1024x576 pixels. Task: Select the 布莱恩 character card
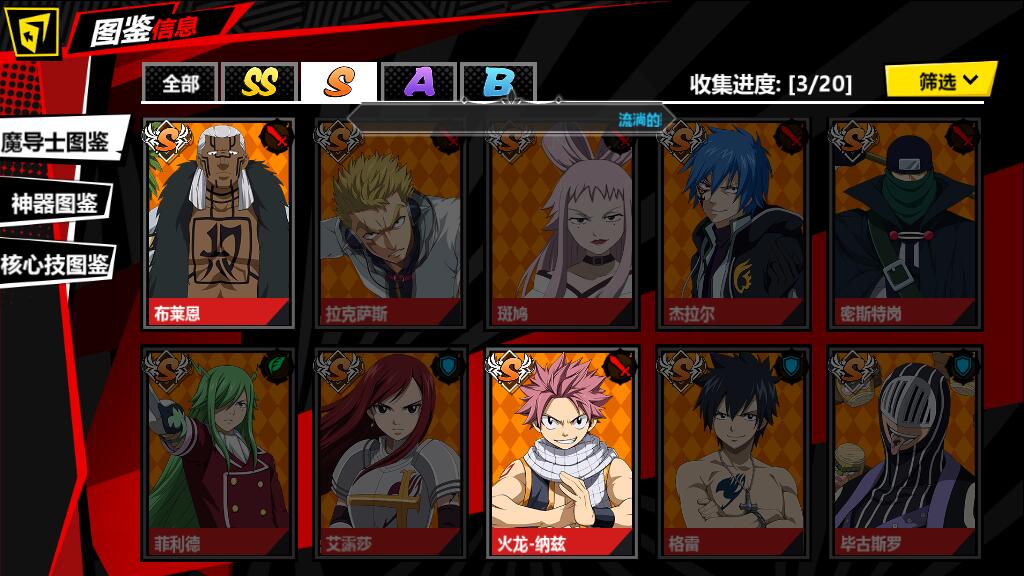pyautogui.click(x=219, y=223)
